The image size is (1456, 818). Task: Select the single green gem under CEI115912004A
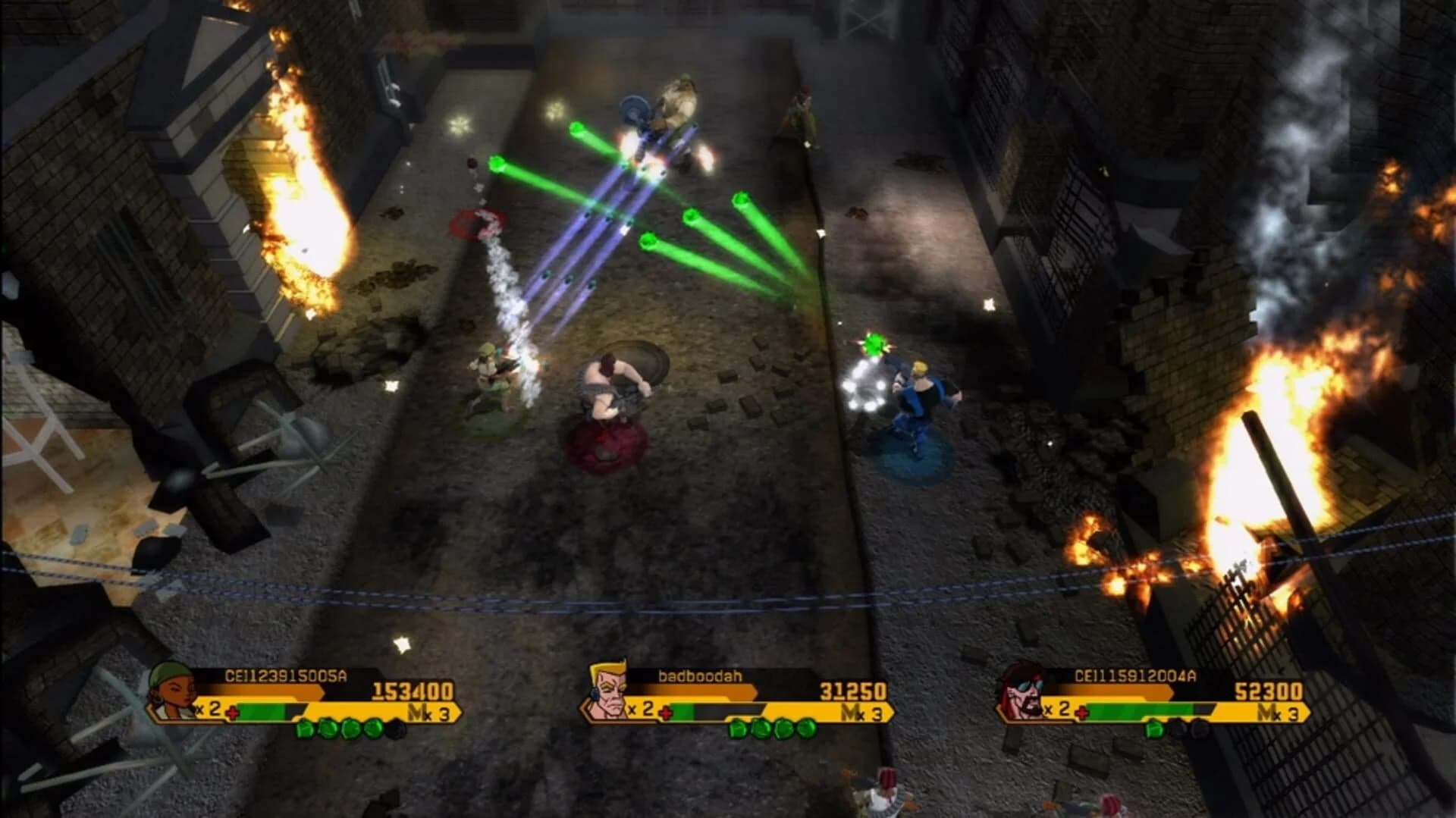click(x=1154, y=729)
